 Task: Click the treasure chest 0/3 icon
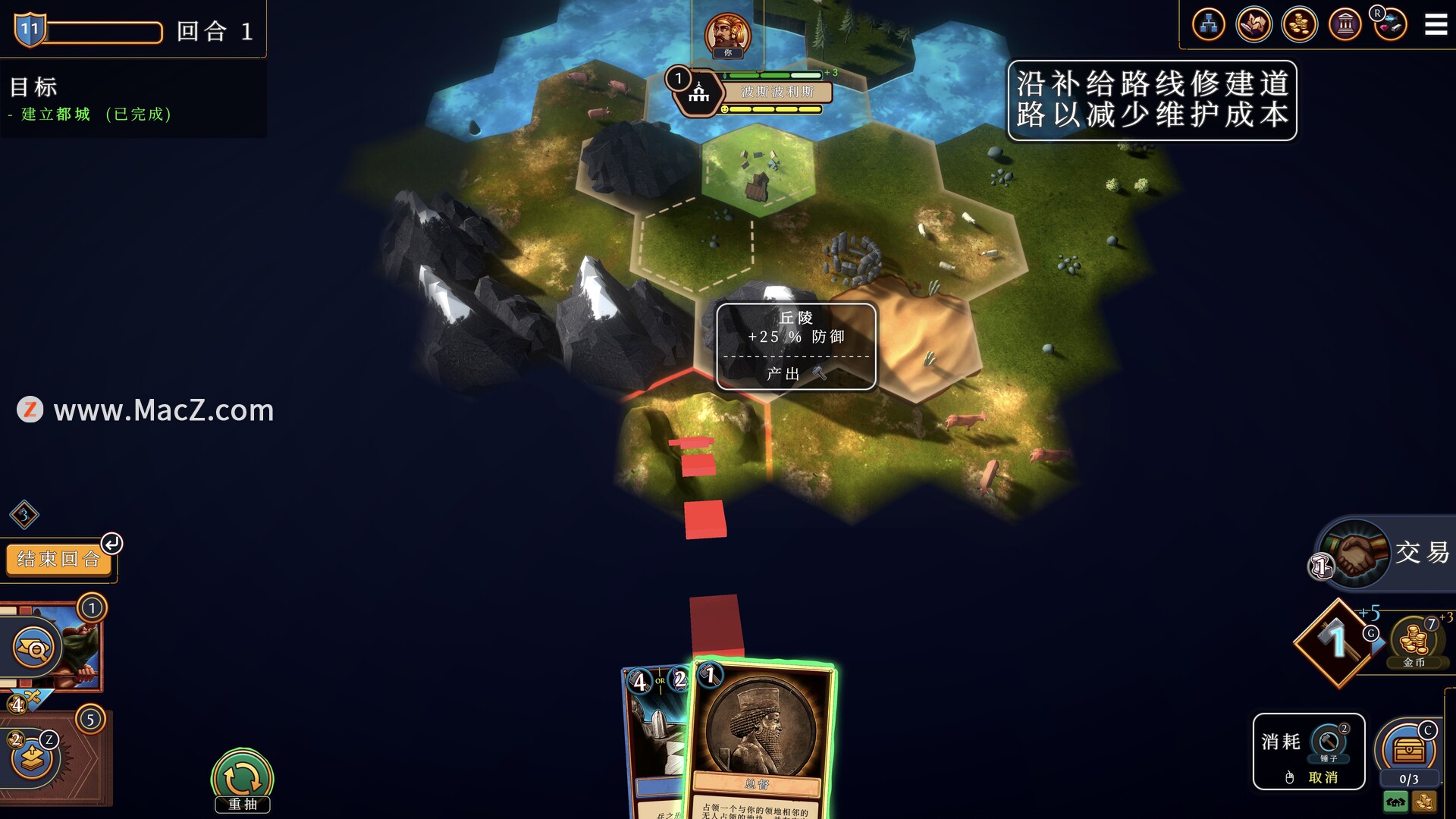point(1408,752)
